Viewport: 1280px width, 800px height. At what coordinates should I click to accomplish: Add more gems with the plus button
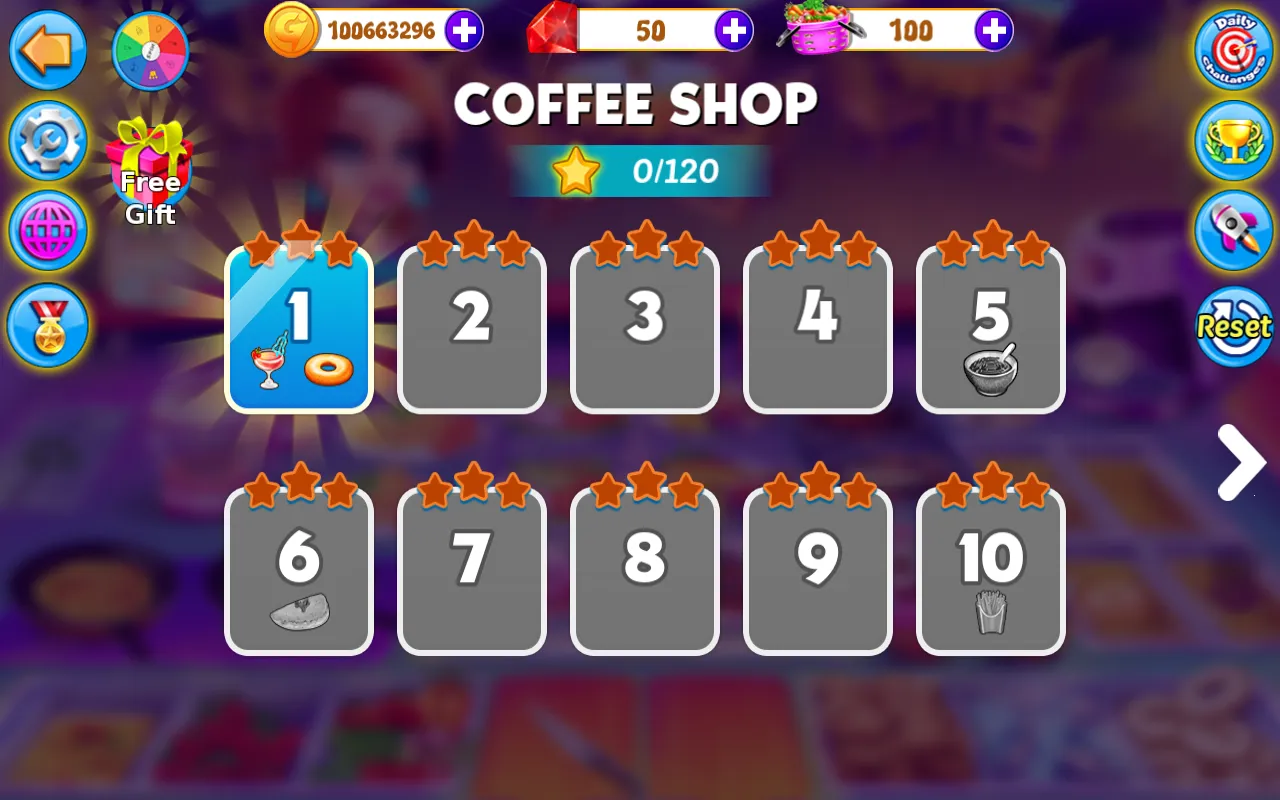tap(735, 31)
